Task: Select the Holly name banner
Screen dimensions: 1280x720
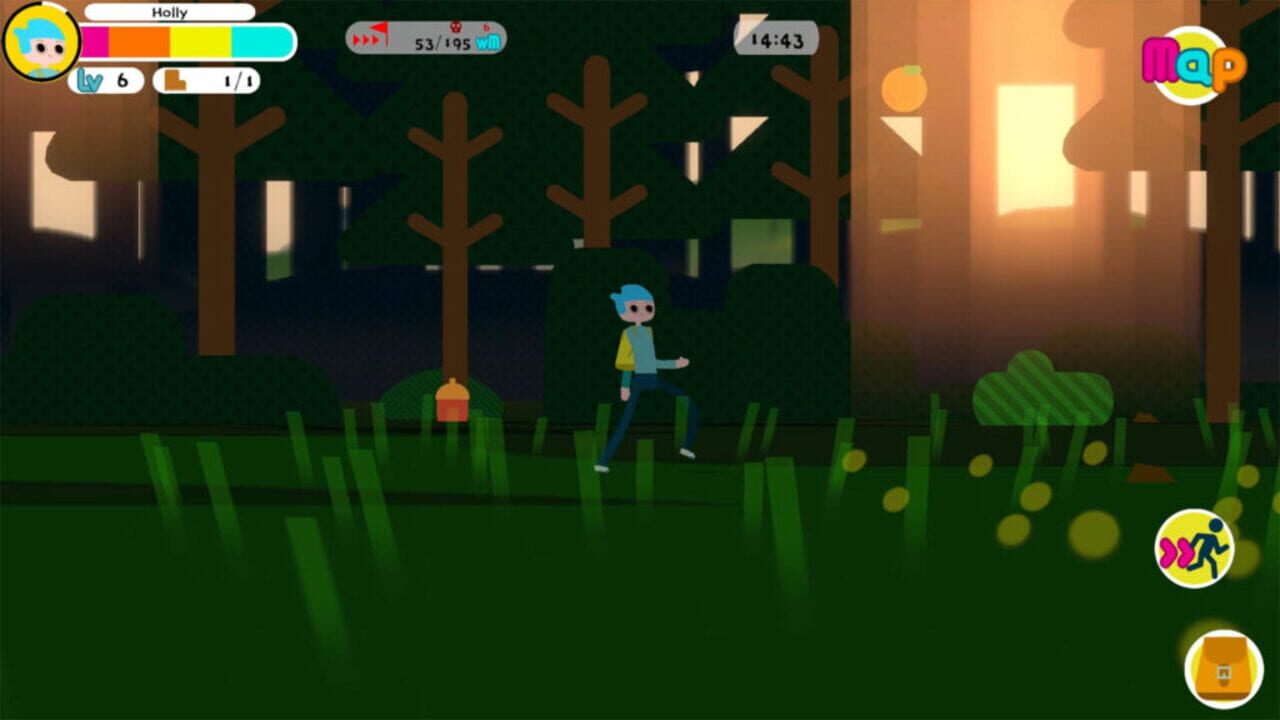Action: (x=170, y=13)
